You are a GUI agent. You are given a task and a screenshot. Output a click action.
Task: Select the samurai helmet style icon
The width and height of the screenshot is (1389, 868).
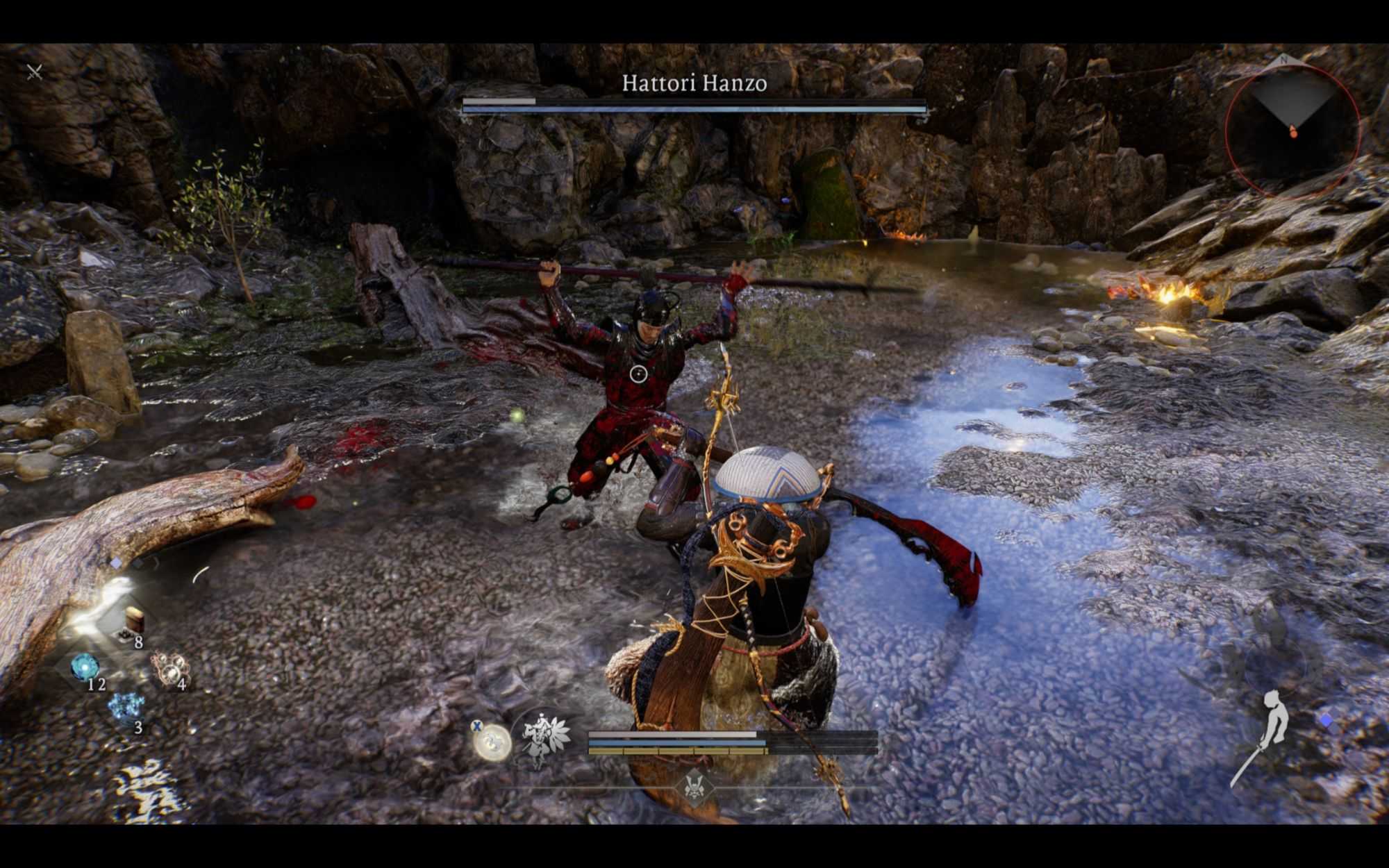[694, 787]
